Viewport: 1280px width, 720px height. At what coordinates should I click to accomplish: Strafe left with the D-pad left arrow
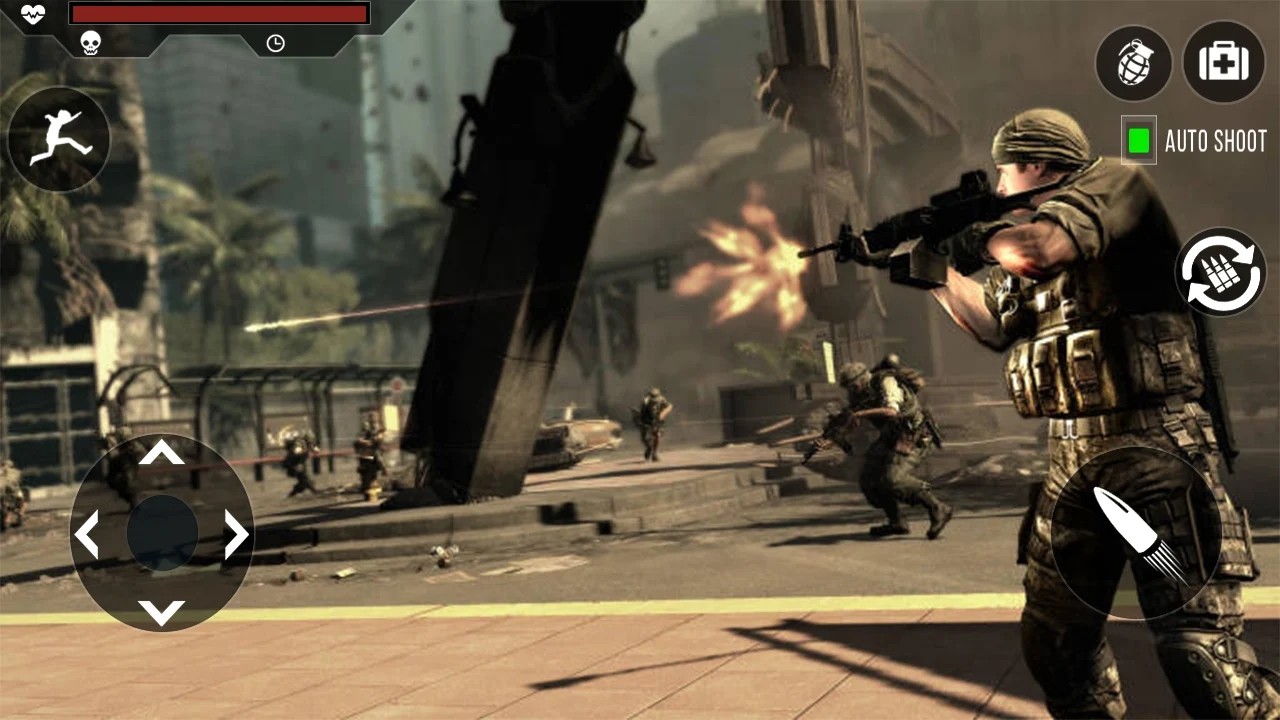pyautogui.click(x=87, y=534)
